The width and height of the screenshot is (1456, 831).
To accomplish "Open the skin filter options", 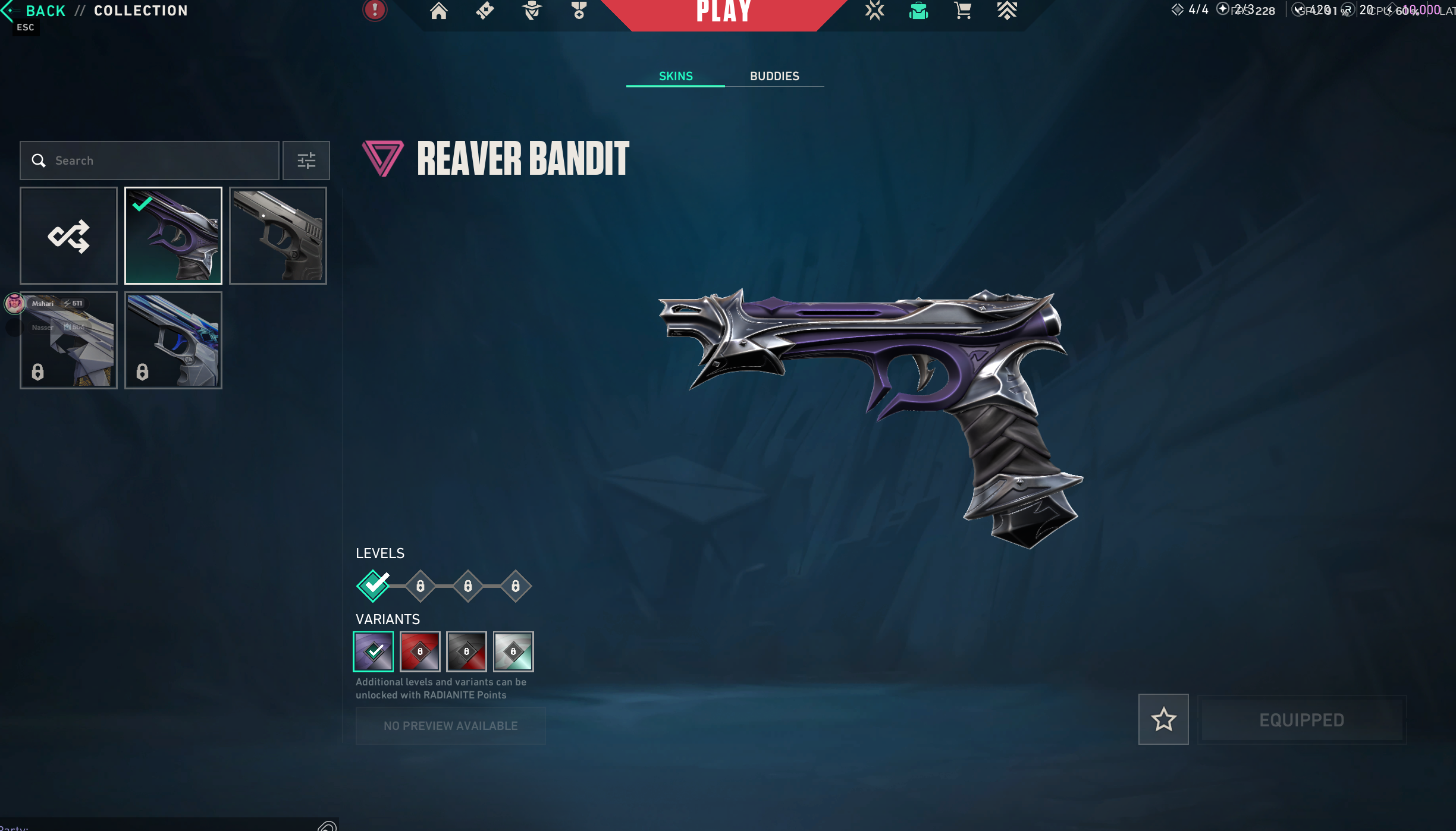I will point(306,160).
